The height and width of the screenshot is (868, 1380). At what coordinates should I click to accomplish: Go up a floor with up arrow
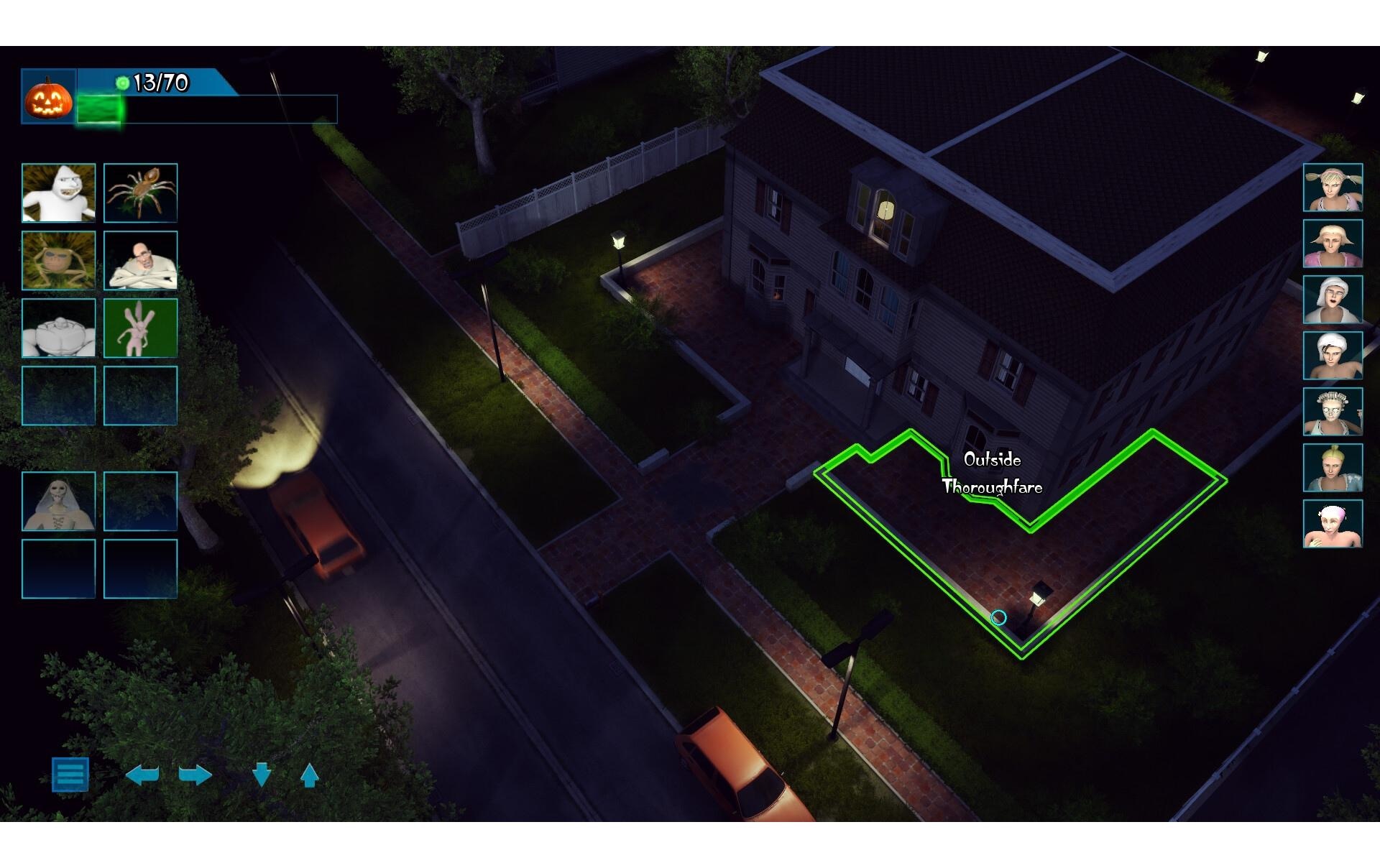pos(309,775)
